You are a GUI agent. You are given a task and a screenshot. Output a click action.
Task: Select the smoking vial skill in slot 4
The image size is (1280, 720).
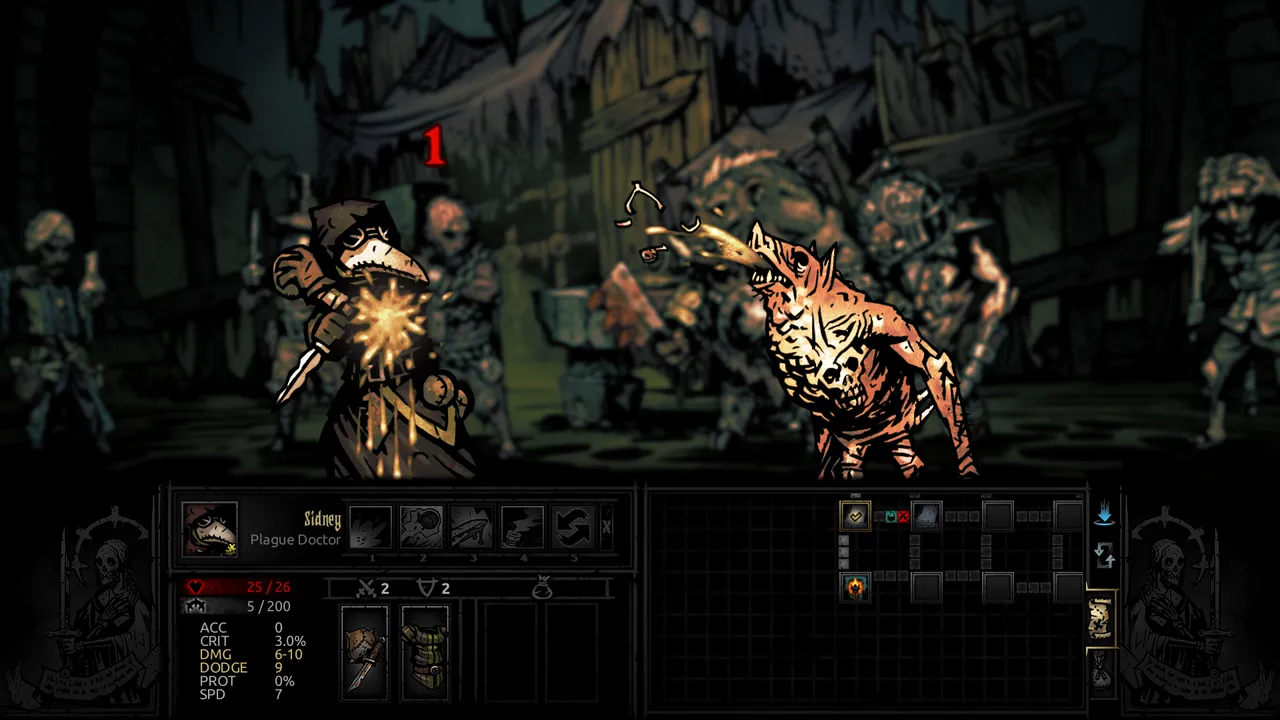point(522,527)
